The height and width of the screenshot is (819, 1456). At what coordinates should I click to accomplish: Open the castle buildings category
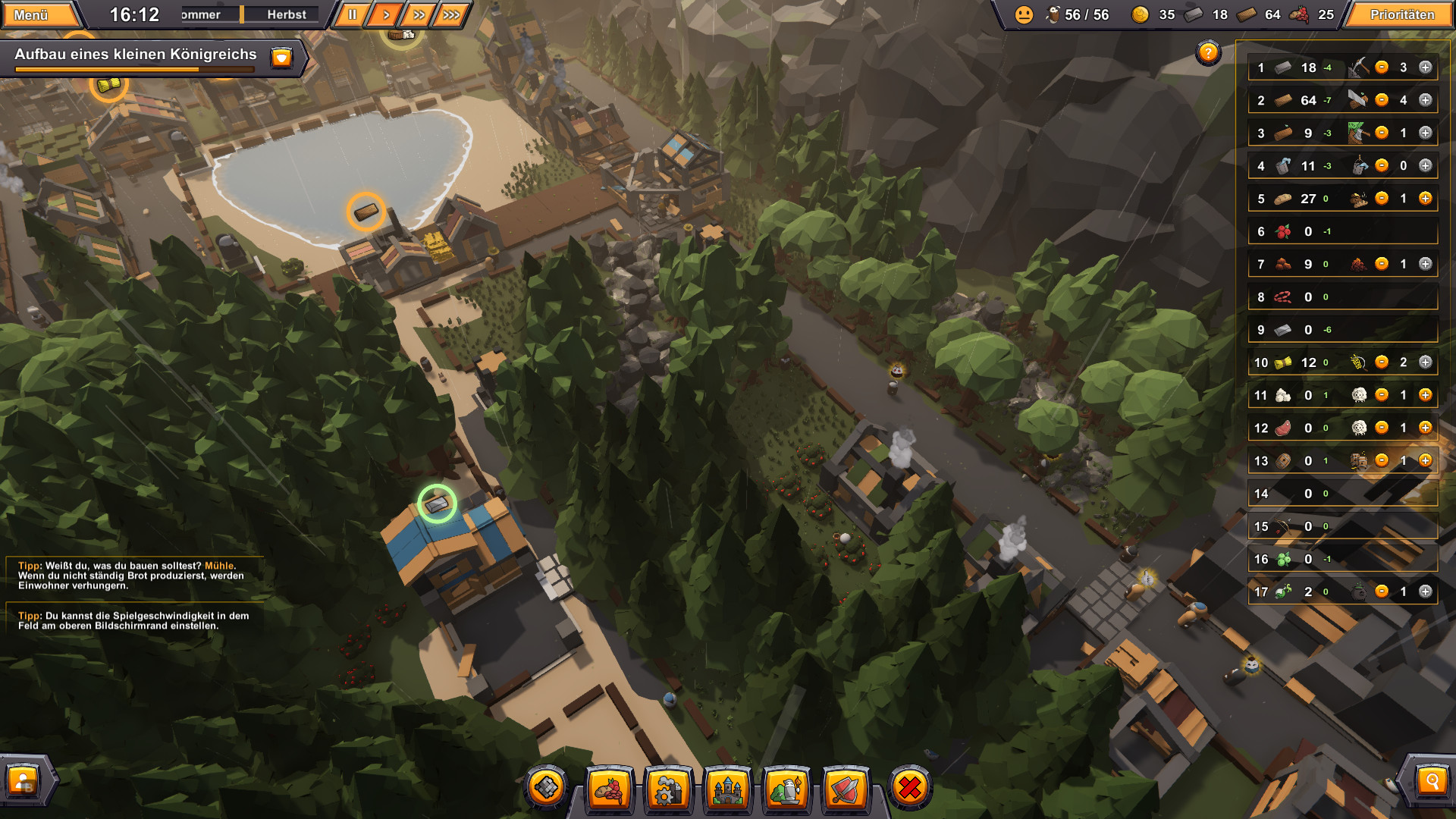pos(730,789)
